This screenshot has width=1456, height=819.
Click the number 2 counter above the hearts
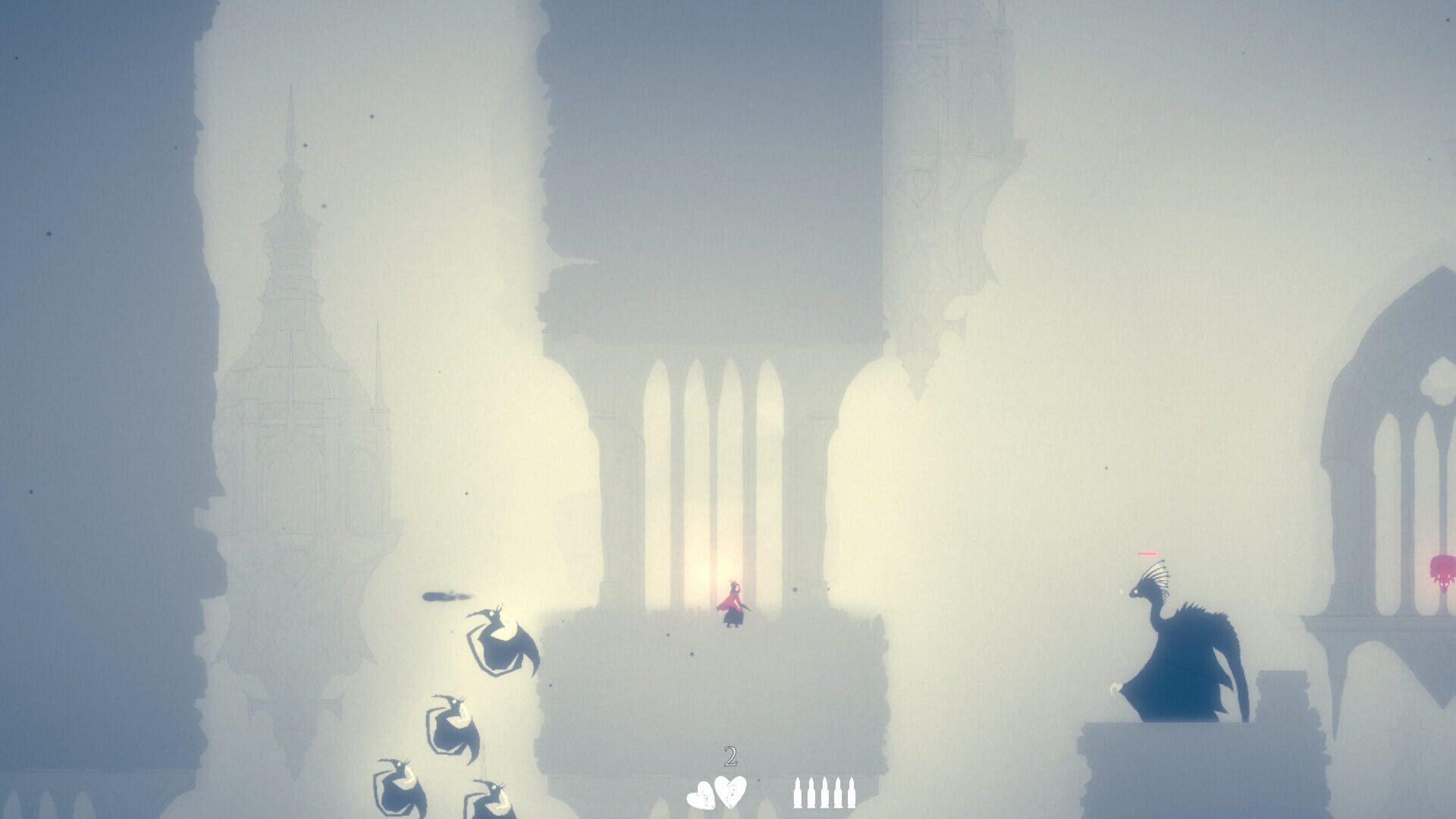(730, 756)
